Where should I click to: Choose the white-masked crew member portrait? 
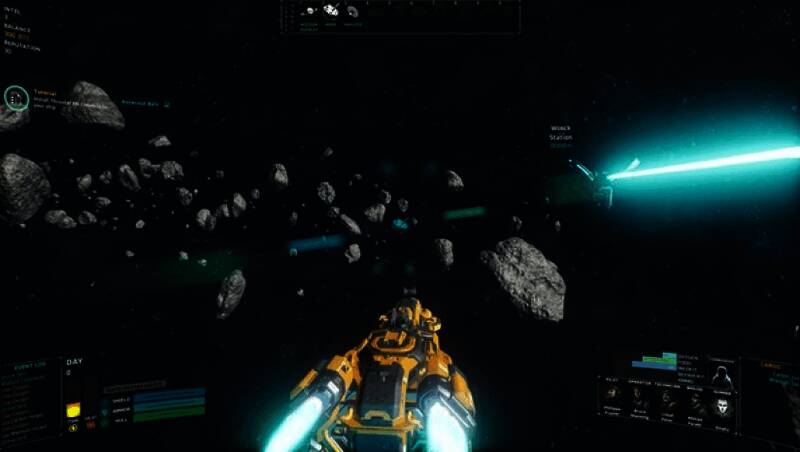click(723, 405)
